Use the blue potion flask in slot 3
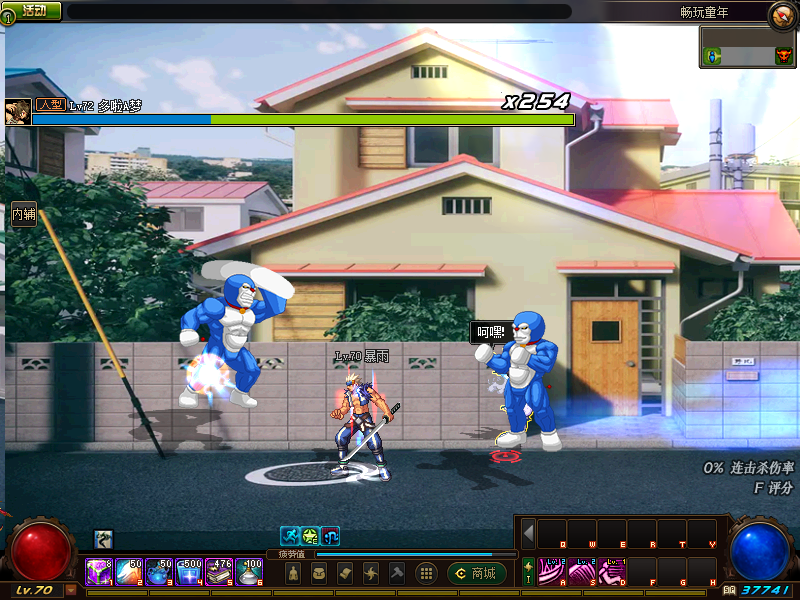The width and height of the screenshot is (800, 600). [159, 572]
